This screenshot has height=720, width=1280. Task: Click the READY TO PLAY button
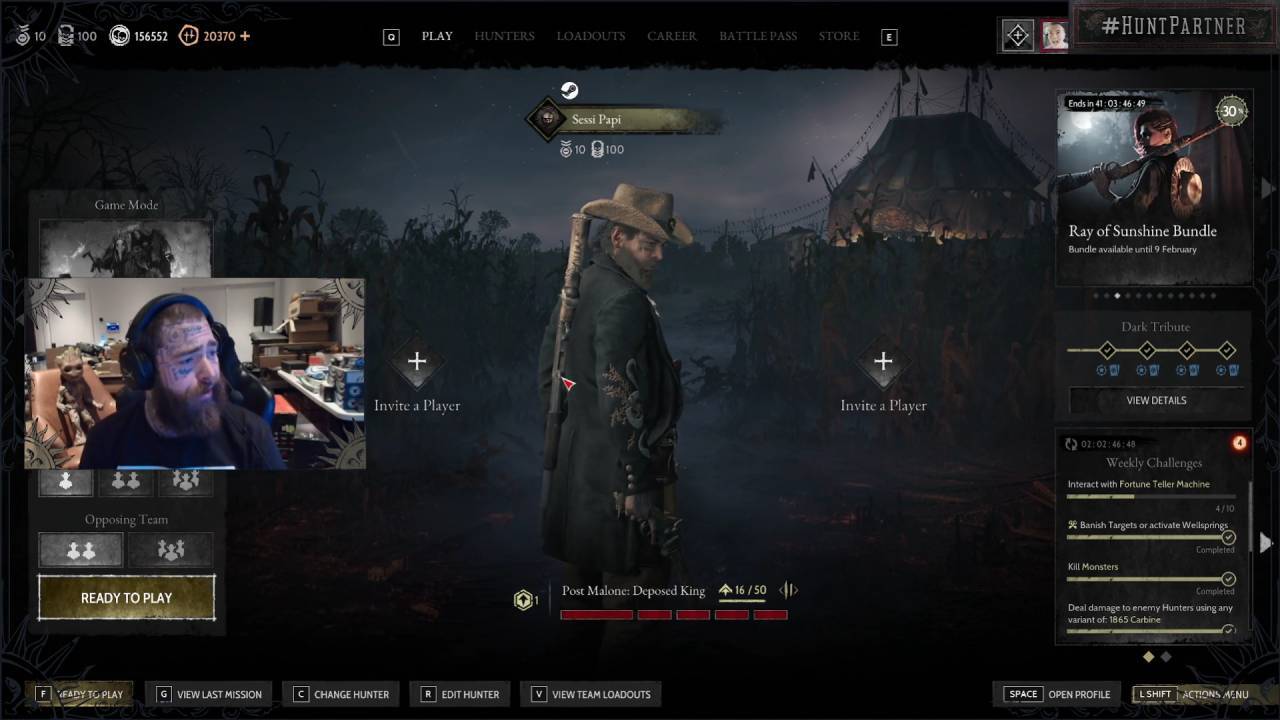click(125, 597)
